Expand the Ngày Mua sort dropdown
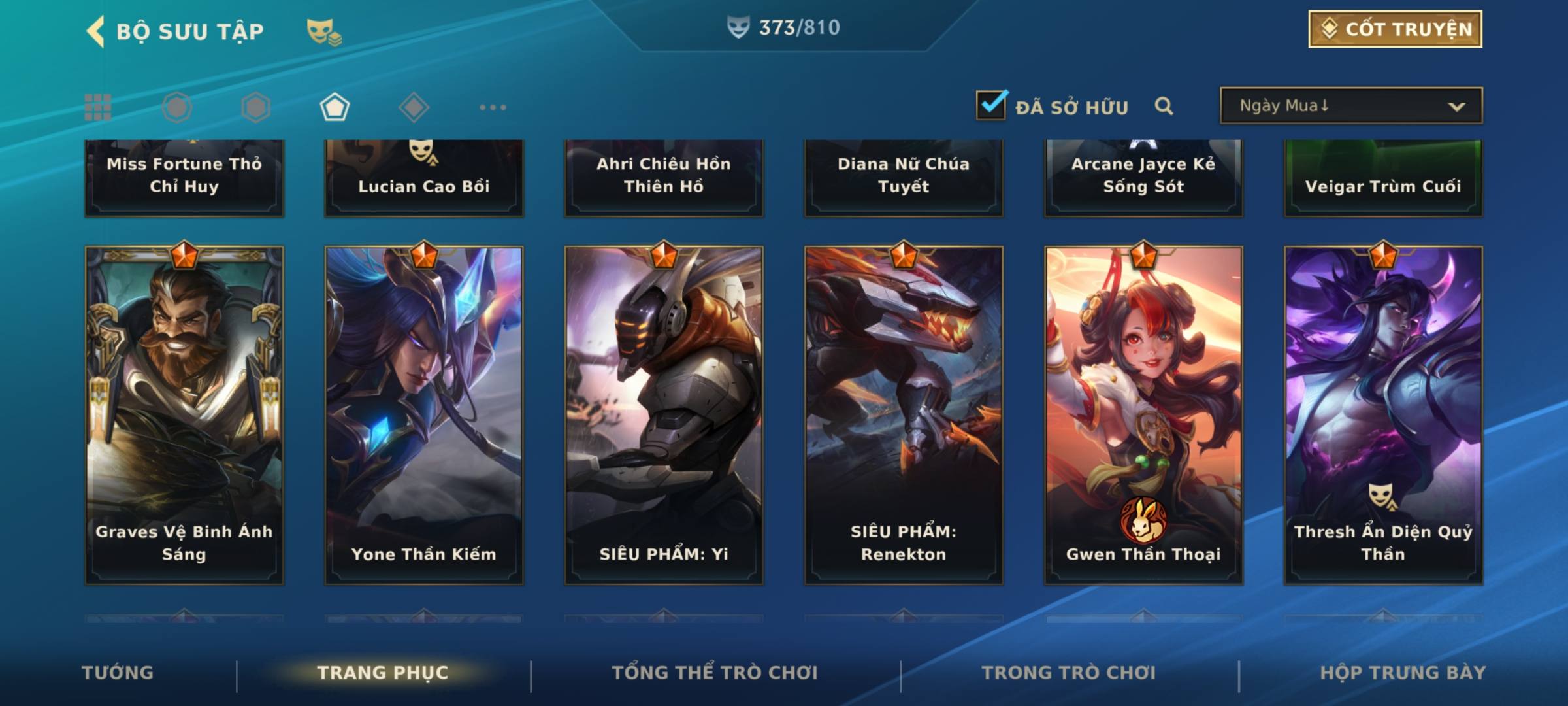 pos(1350,106)
